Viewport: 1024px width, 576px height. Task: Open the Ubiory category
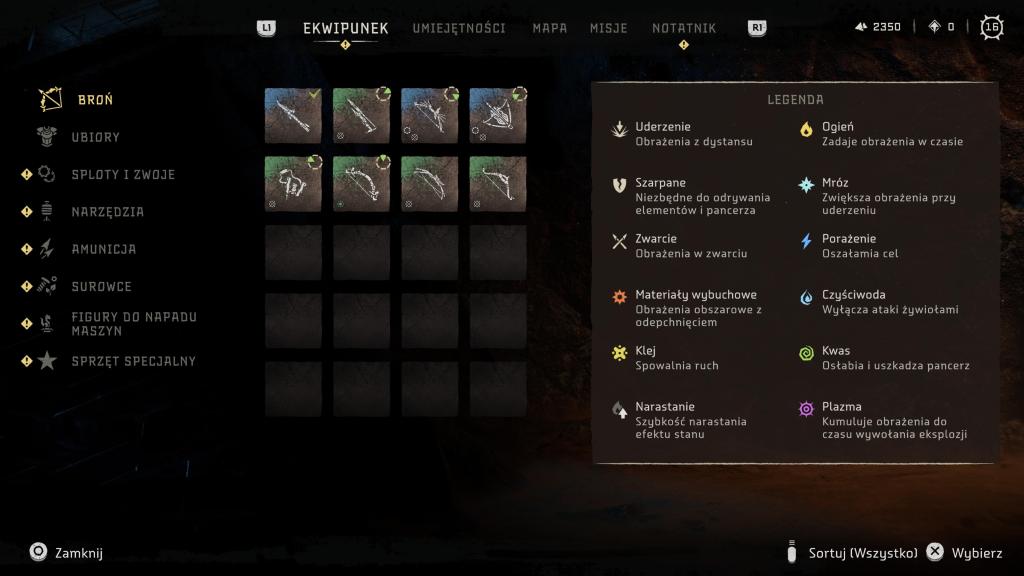tap(95, 137)
